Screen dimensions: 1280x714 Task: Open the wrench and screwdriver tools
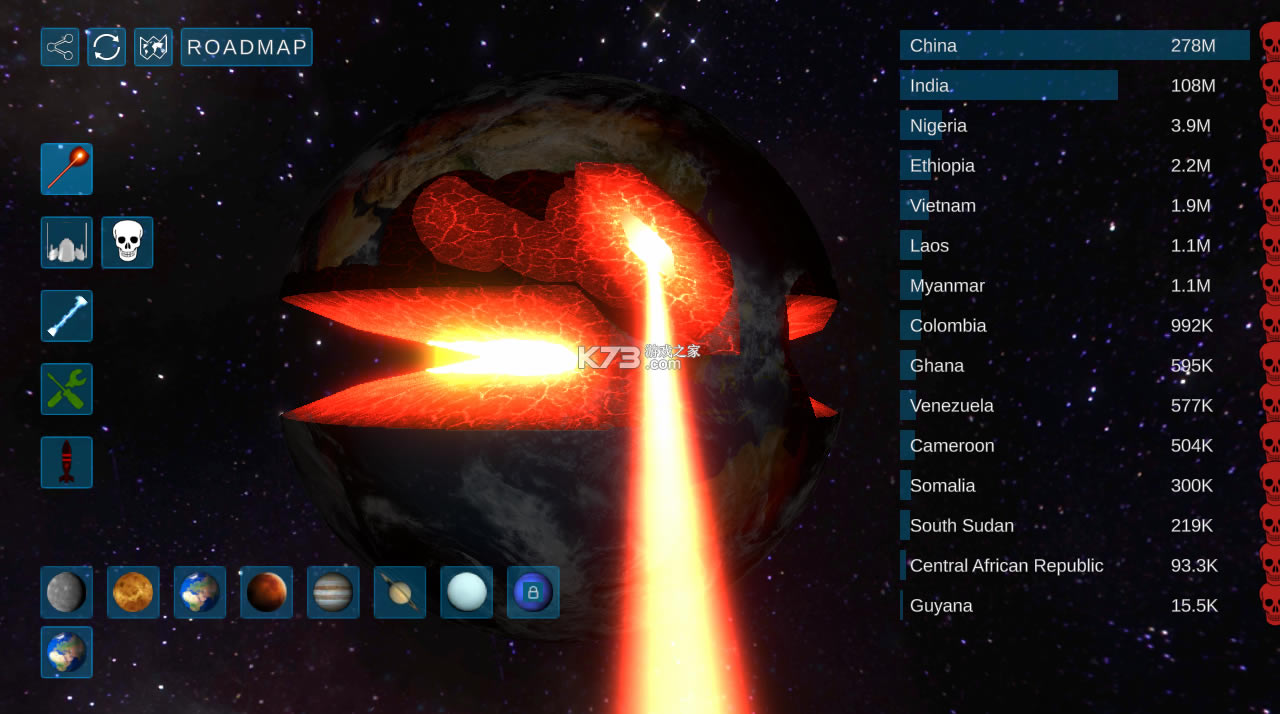[x=67, y=389]
